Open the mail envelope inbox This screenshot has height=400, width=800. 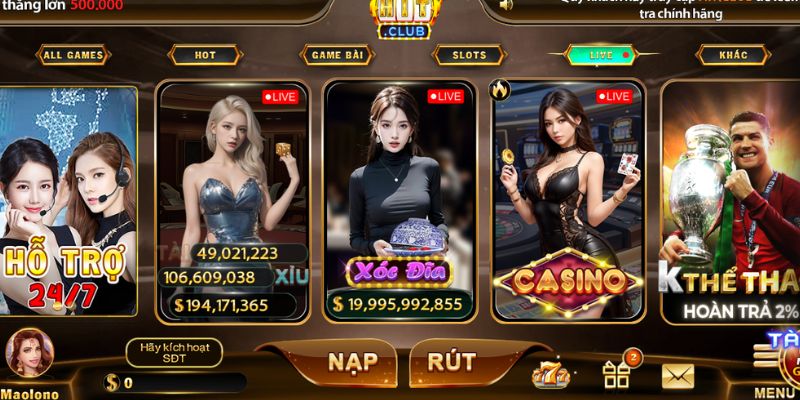click(679, 376)
